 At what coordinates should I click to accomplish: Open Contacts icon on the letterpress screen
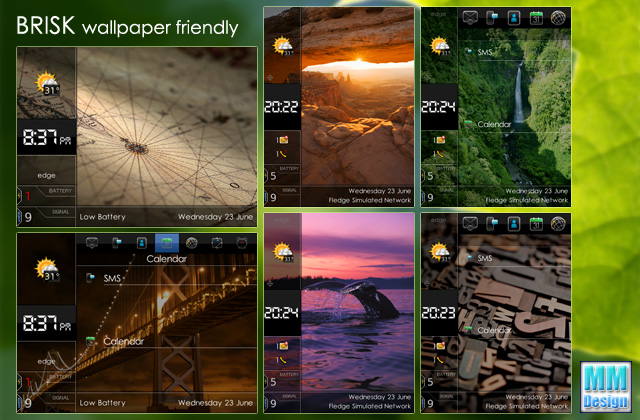(x=514, y=223)
